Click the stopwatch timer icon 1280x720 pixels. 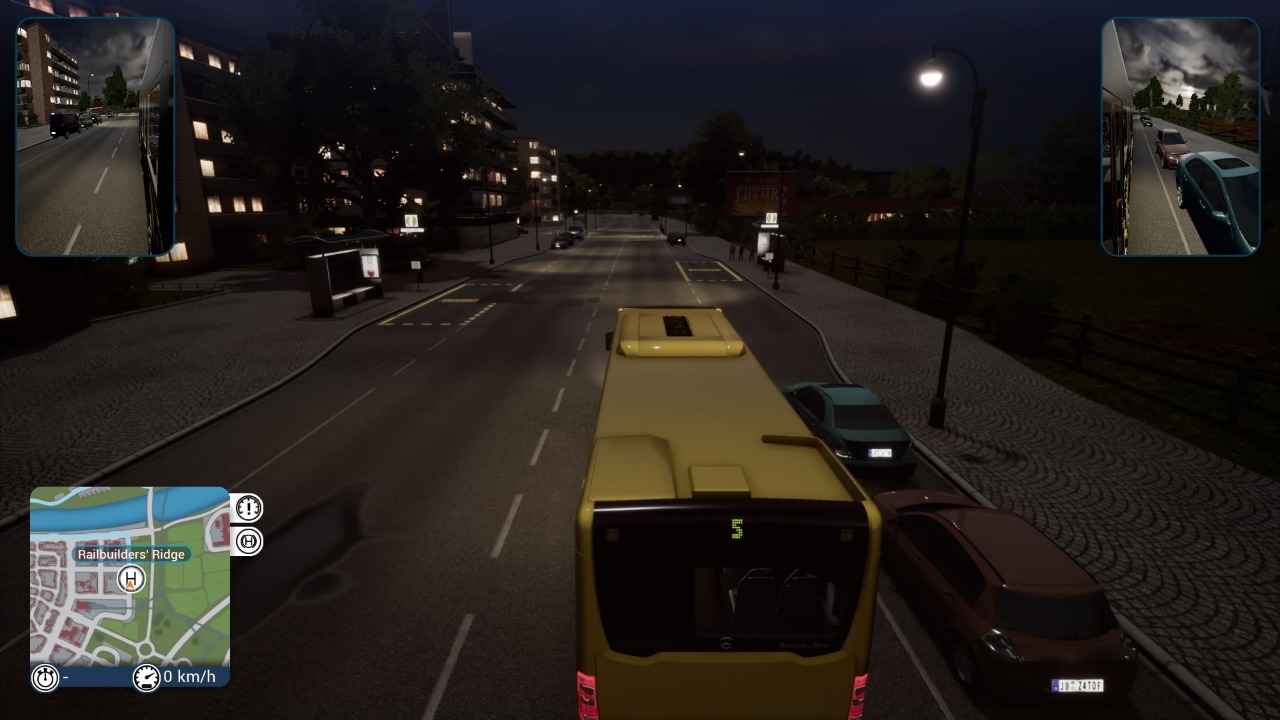point(44,678)
